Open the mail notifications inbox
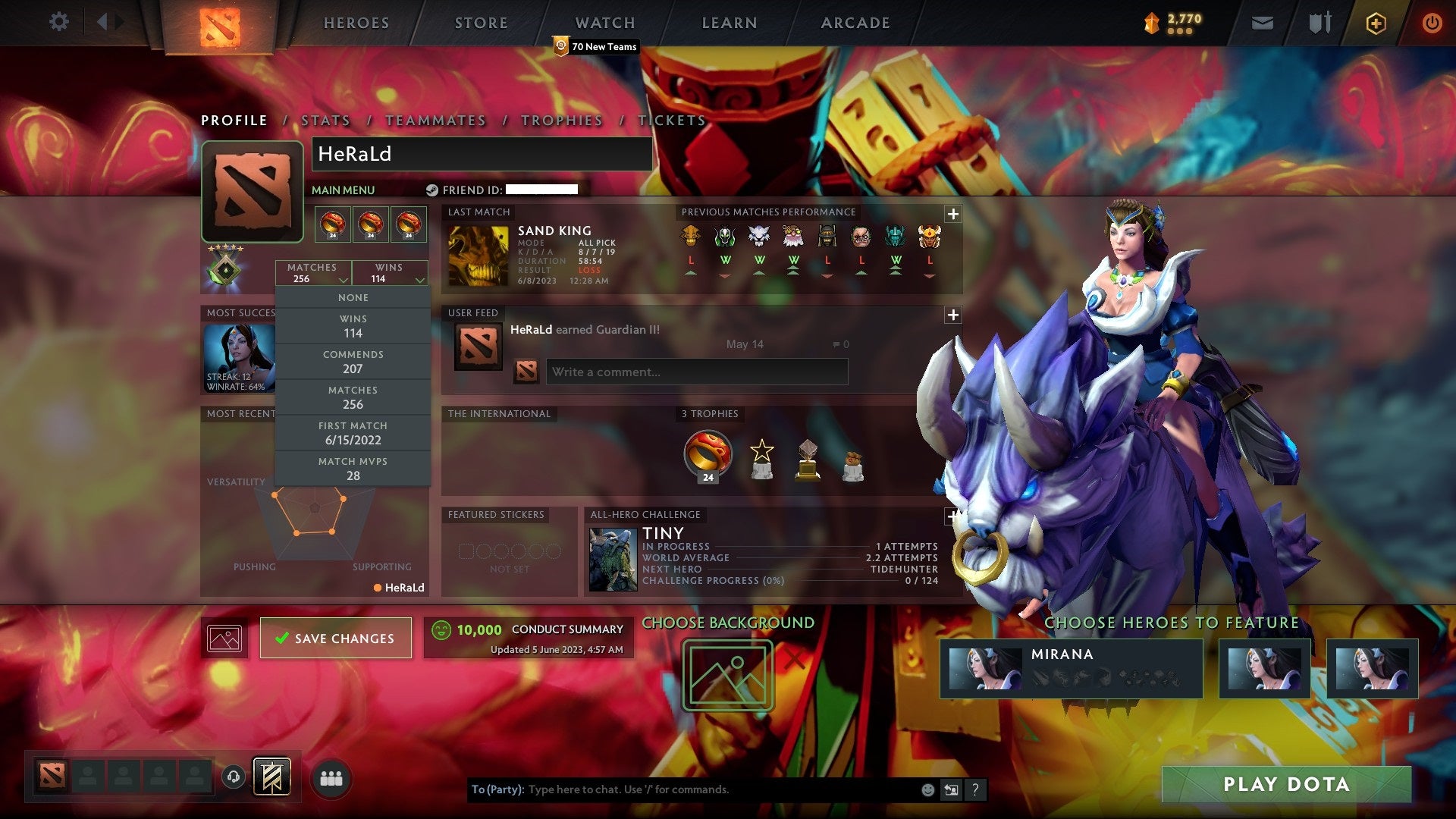 tap(1263, 23)
